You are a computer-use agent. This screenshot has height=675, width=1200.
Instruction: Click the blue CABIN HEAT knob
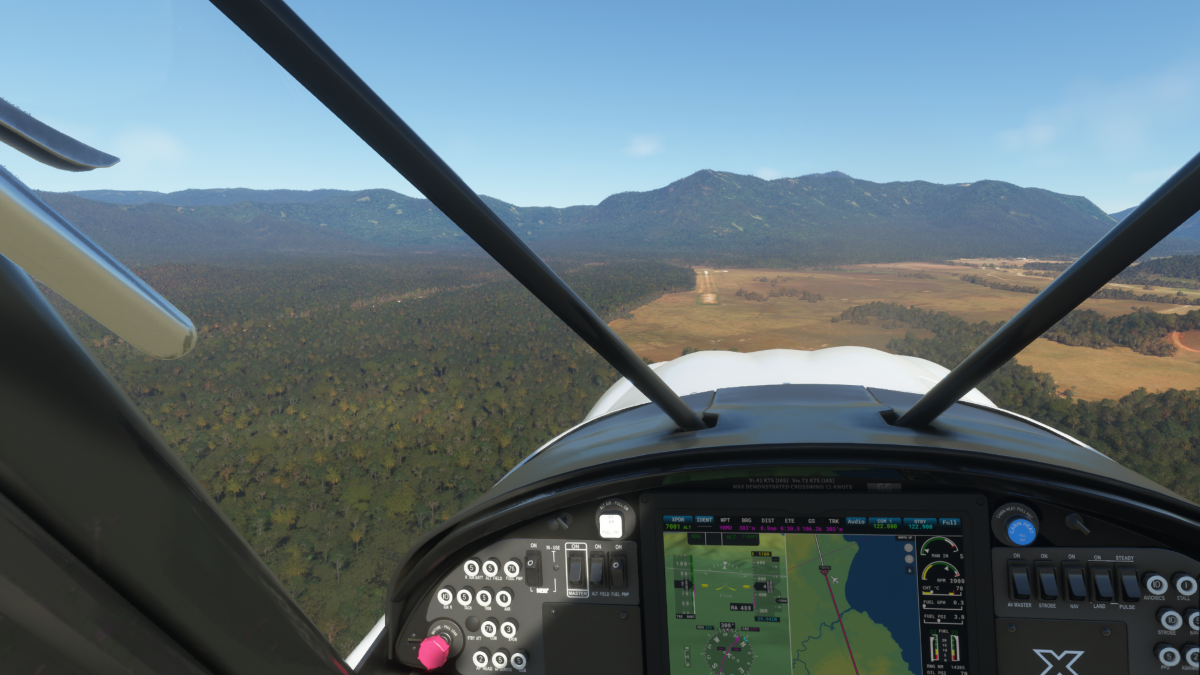point(1021,530)
